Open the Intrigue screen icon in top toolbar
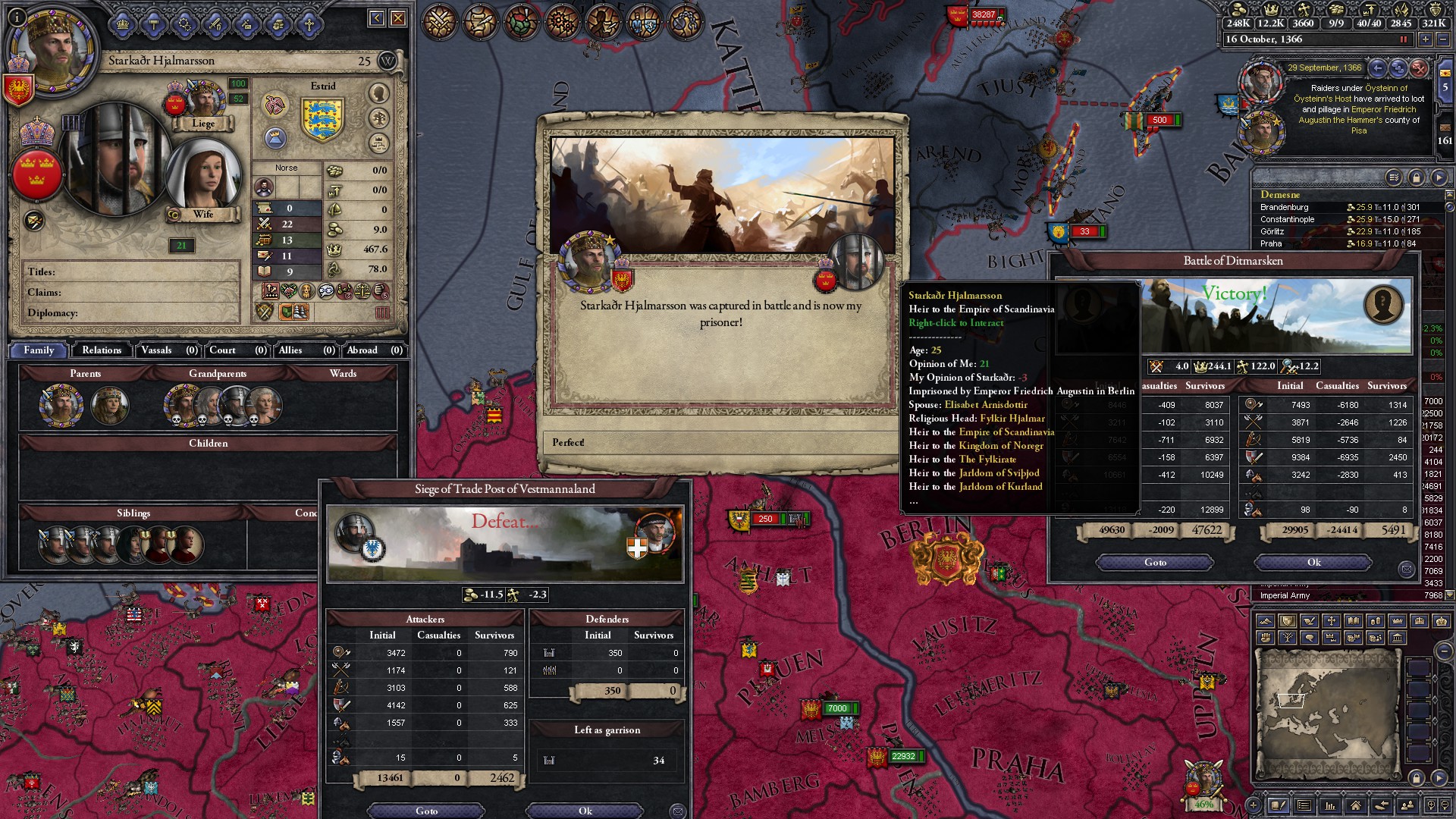 coord(601,20)
